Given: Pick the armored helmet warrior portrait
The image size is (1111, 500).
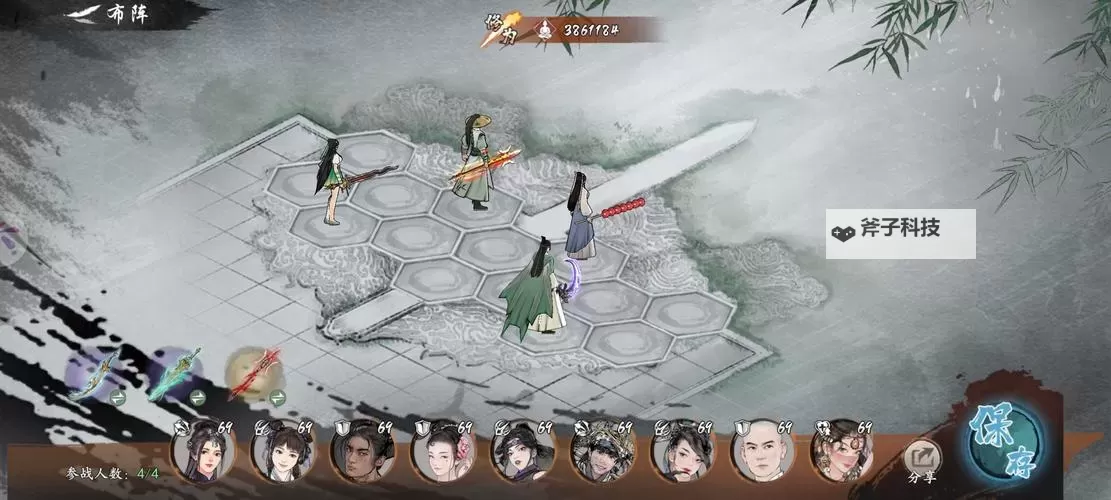Looking at the screenshot, I should [602, 453].
